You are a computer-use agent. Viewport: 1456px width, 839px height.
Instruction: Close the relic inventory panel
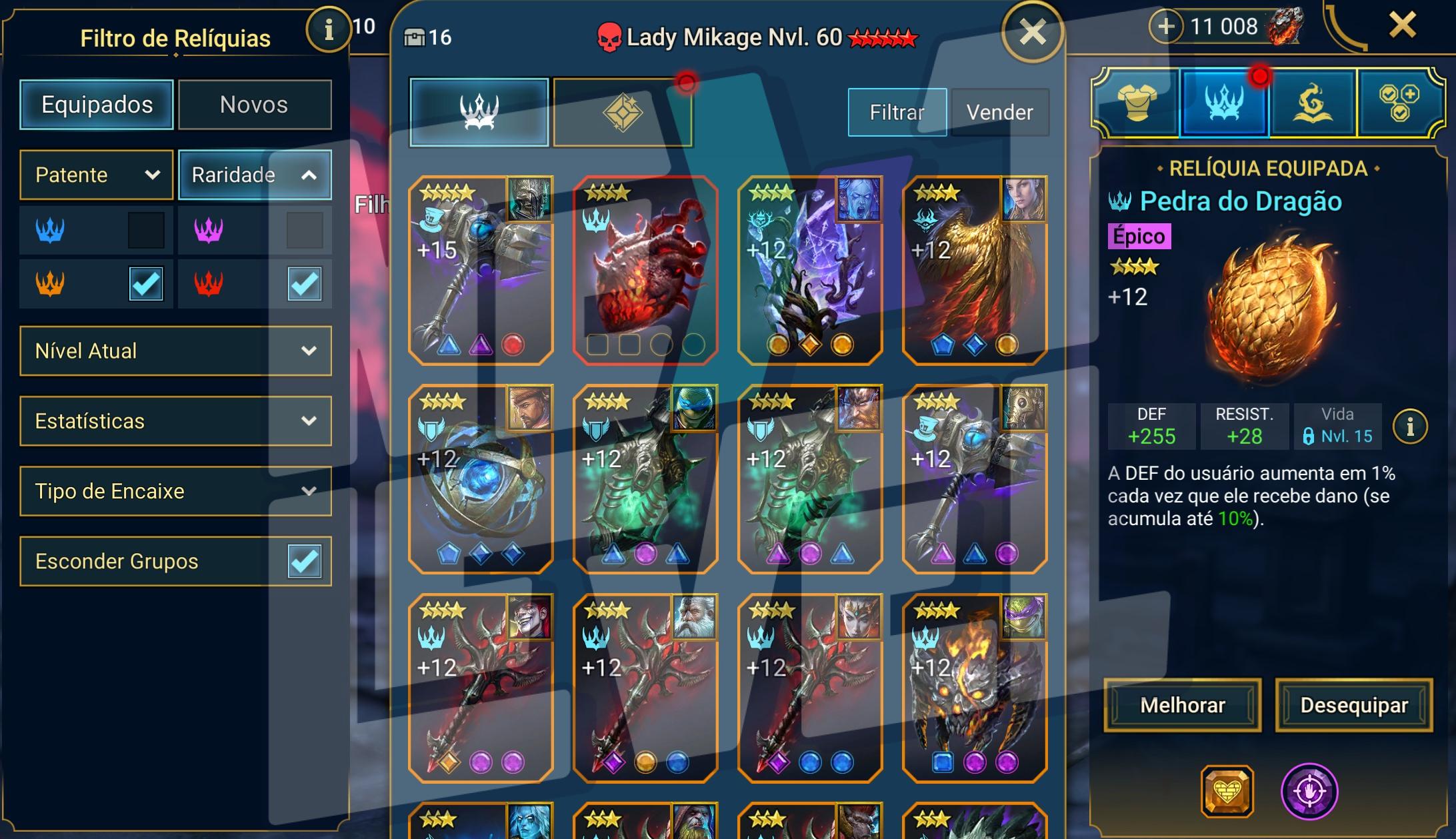(1032, 31)
